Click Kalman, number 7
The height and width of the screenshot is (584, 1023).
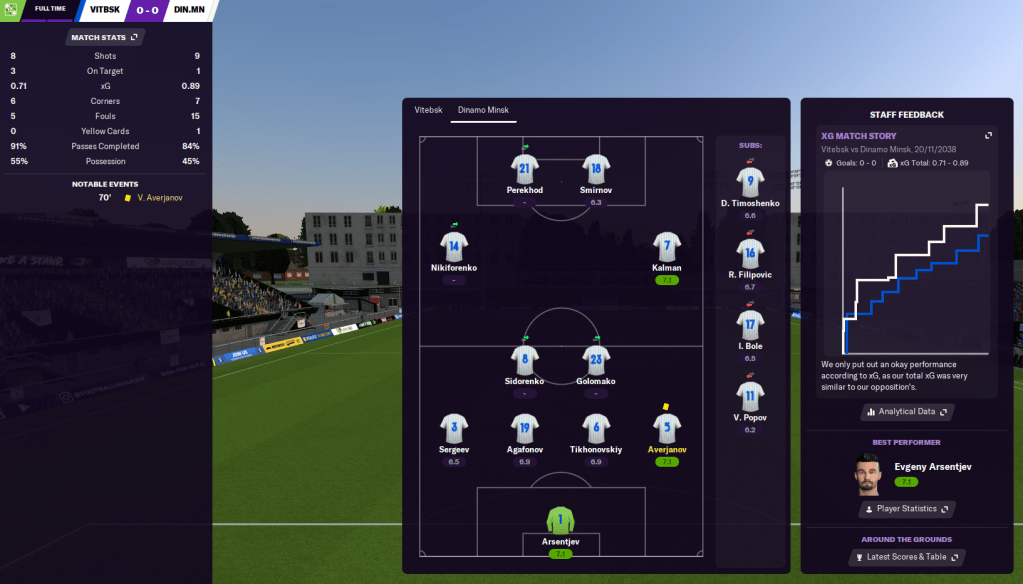[x=667, y=247]
